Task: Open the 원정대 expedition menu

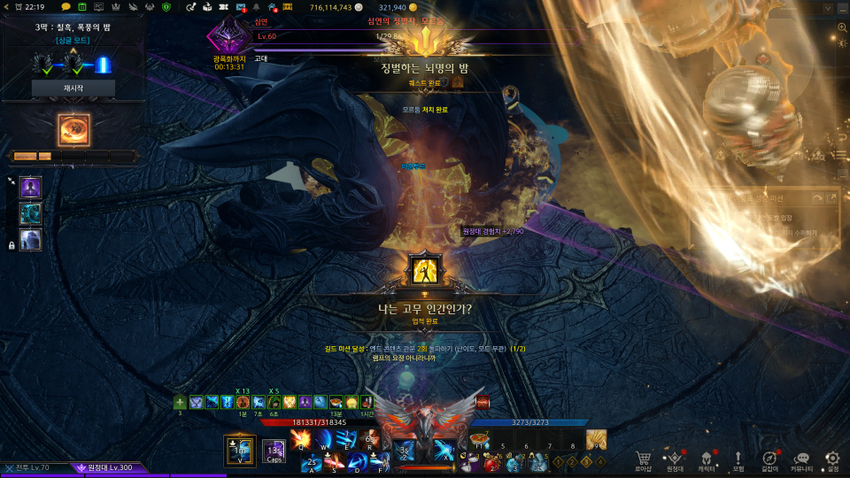Action: 675,459
